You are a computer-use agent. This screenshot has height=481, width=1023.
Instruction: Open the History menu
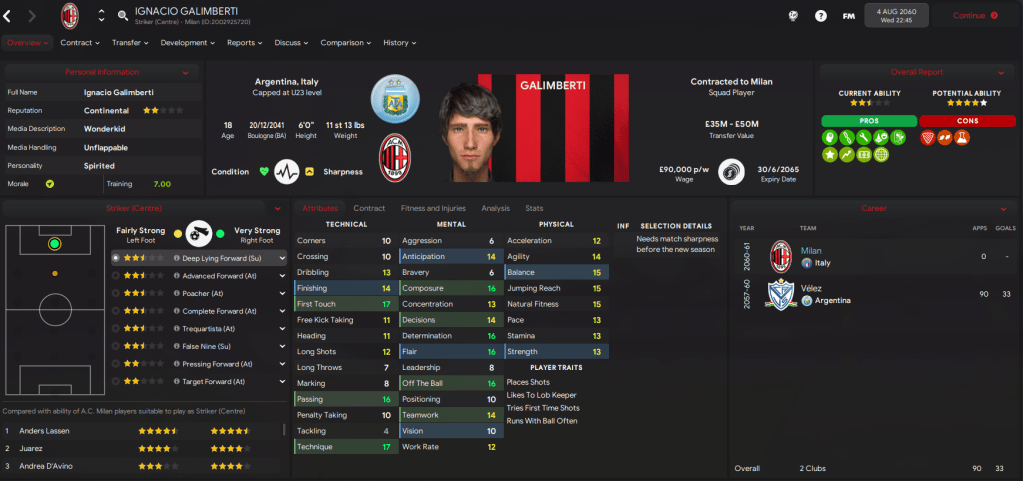(x=399, y=43)
